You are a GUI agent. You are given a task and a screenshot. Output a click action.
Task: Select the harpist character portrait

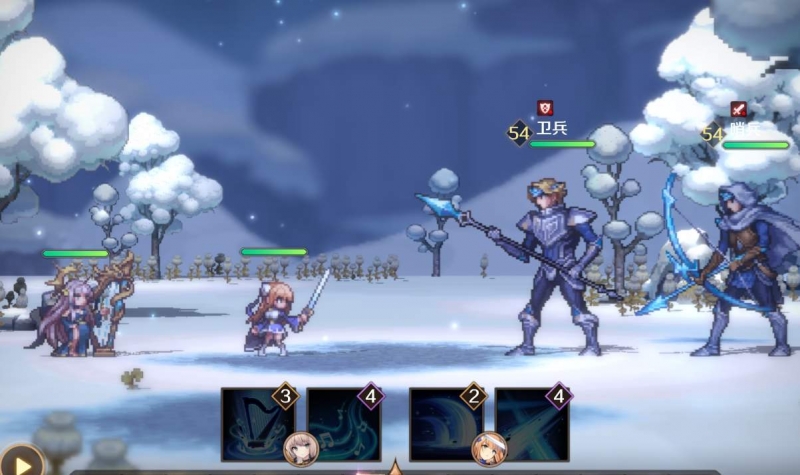tap(300, 449)
